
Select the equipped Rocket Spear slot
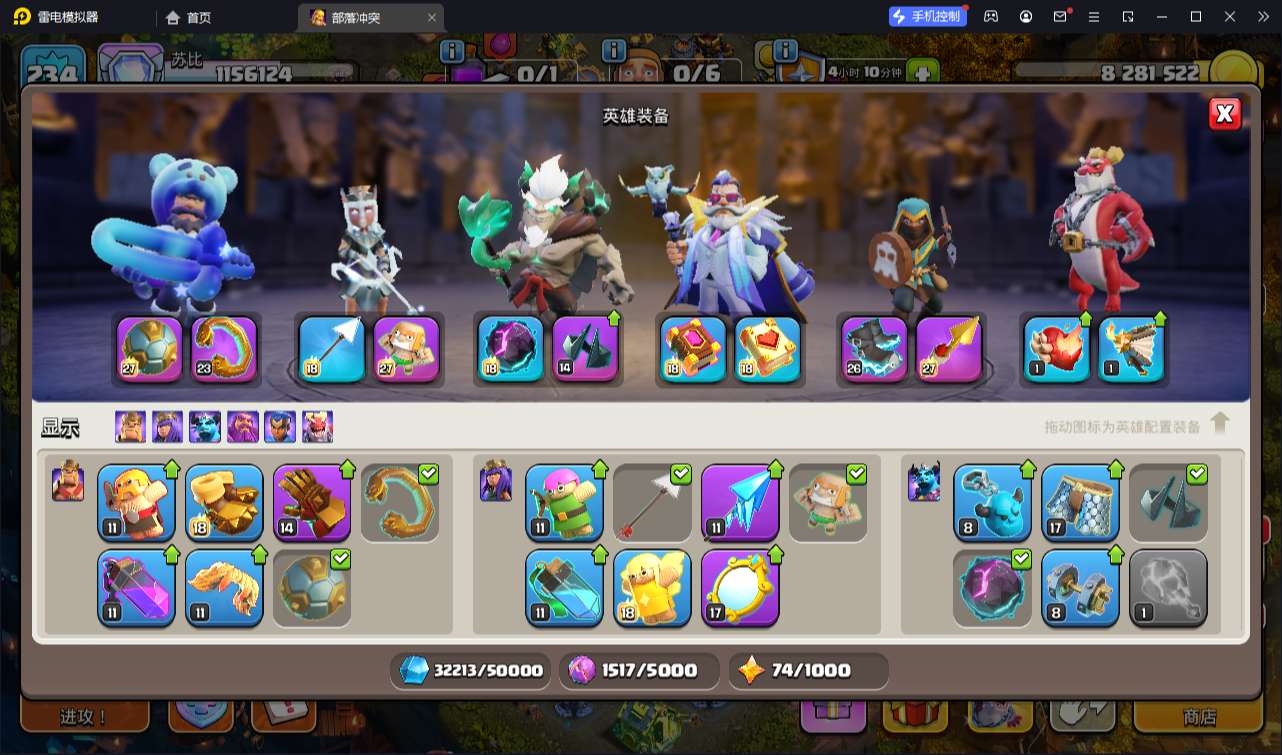point(949,349)
